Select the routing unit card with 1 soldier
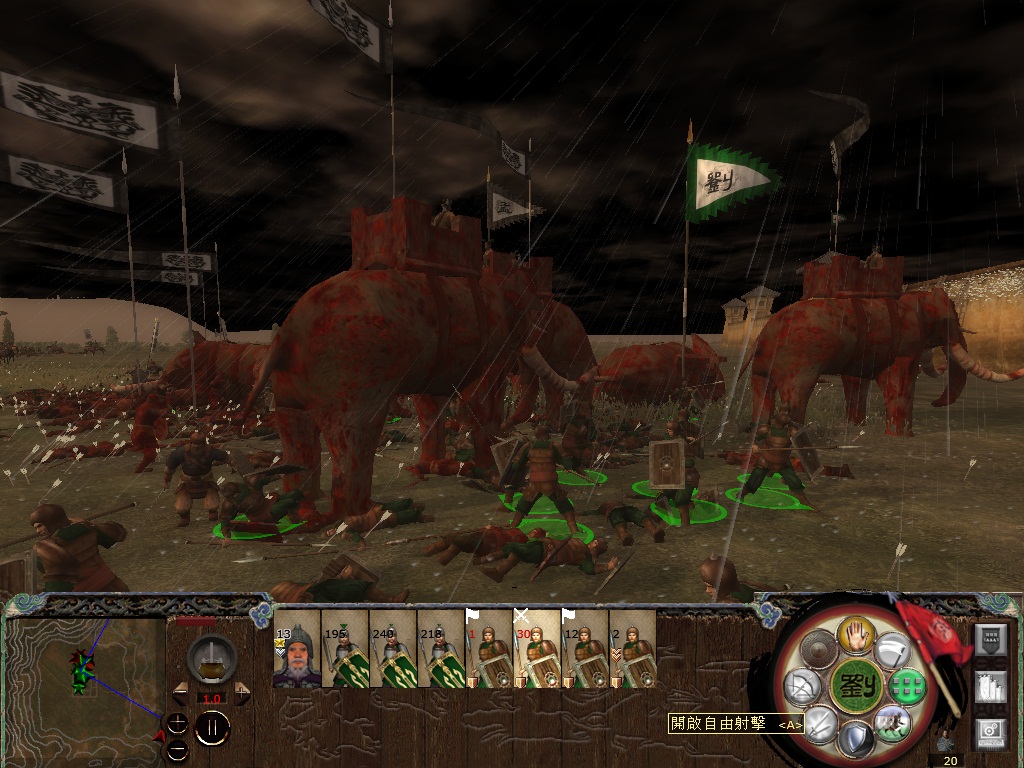Screen dimensions: 1024x768 click(x=489, y=649)
